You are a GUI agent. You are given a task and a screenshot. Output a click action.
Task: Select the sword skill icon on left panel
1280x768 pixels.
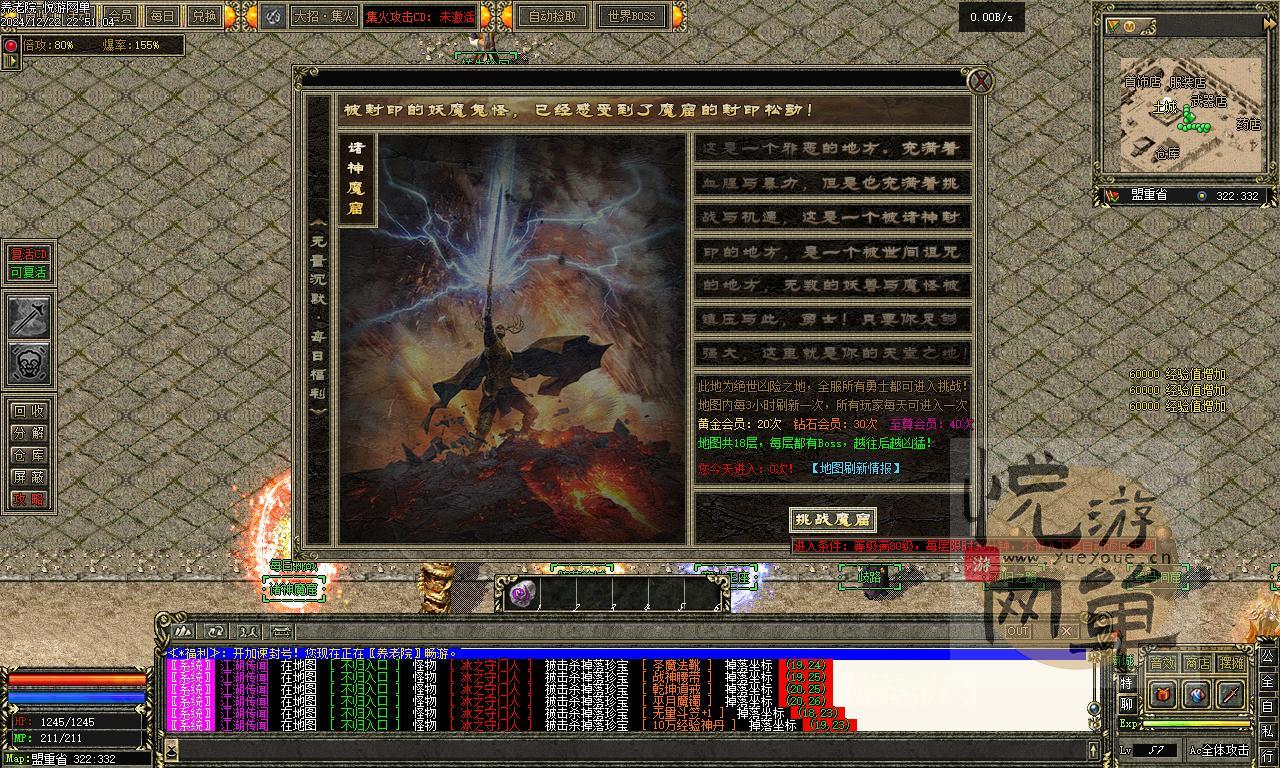(x=29, y=317)
